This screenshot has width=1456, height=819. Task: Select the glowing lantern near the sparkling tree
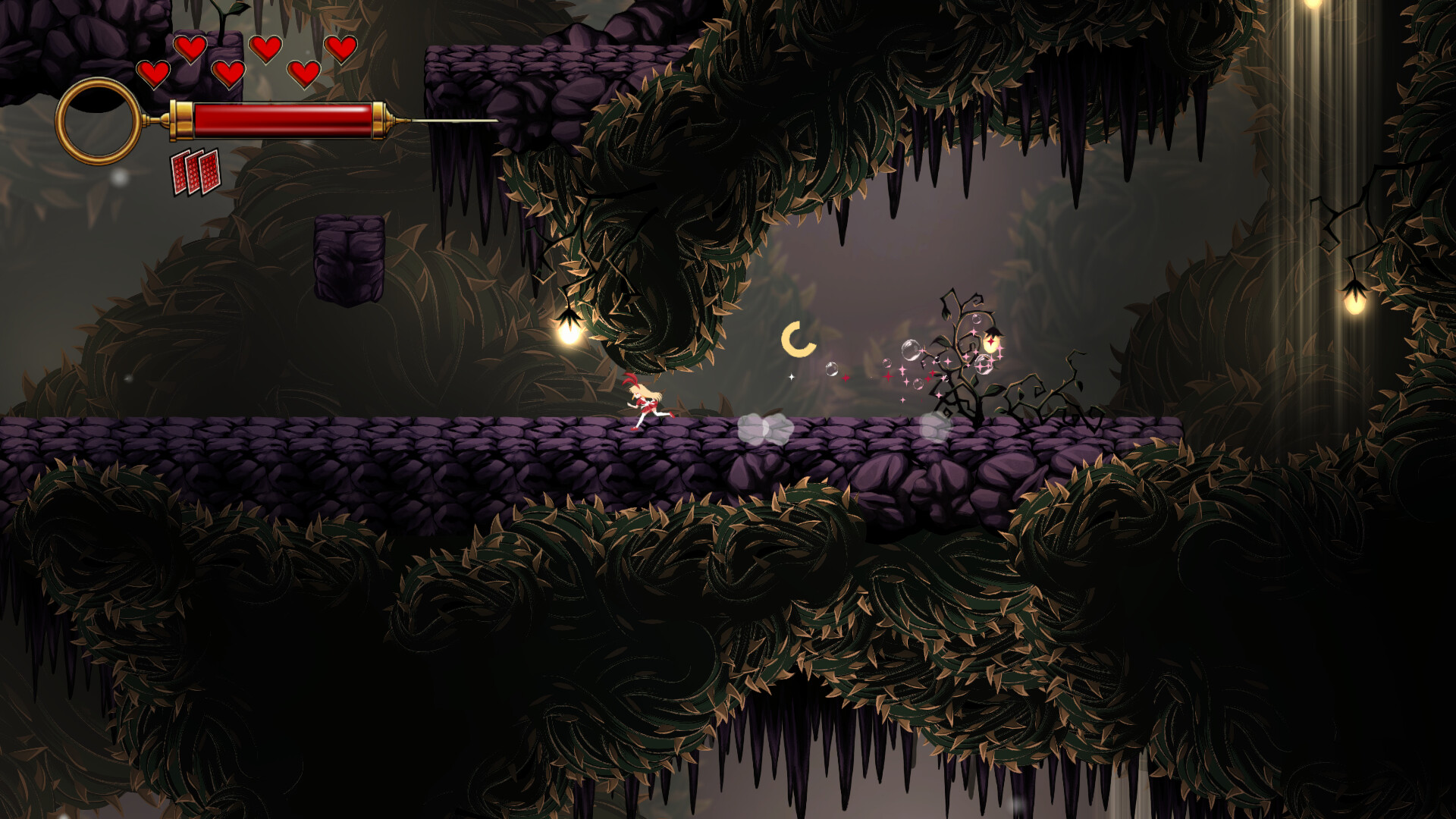[x=992, y=343]
